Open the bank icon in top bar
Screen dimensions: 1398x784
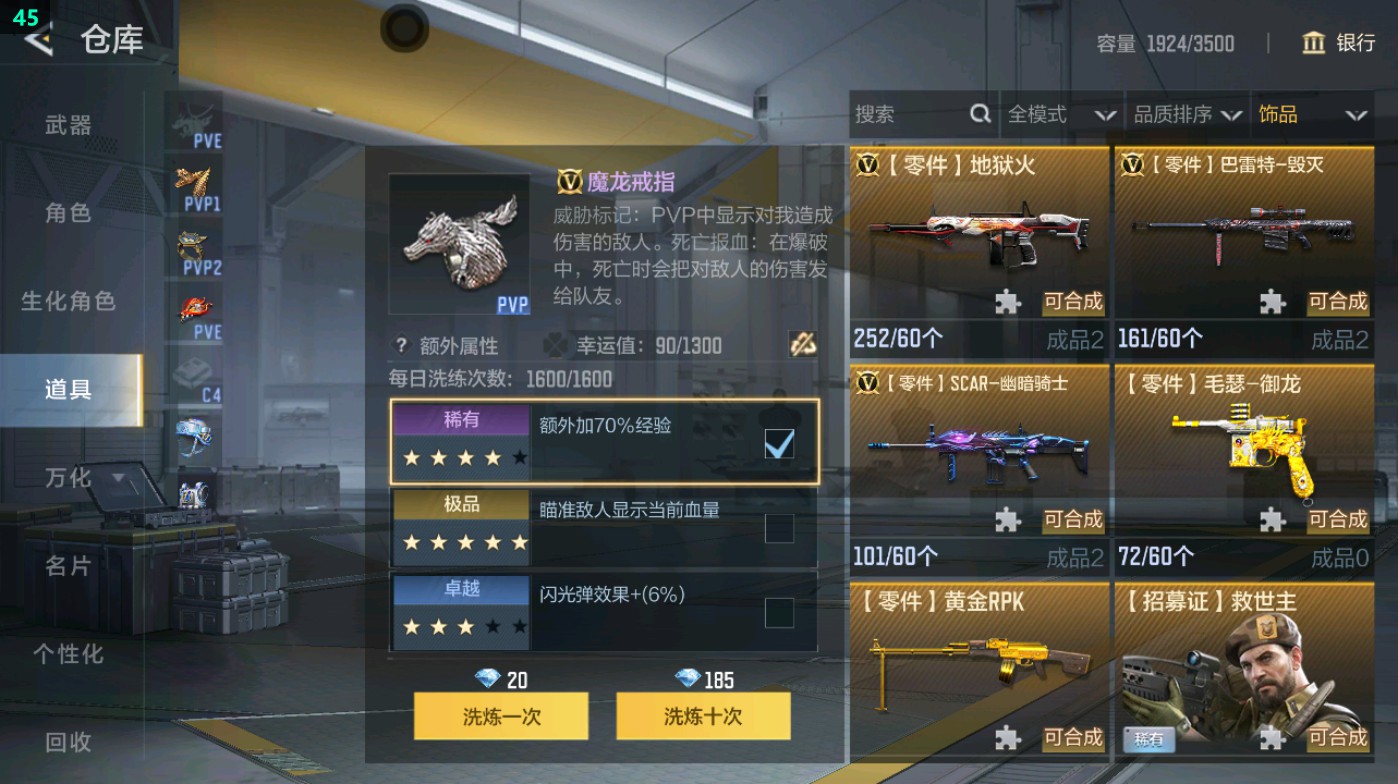click(x=1314, y=44)
